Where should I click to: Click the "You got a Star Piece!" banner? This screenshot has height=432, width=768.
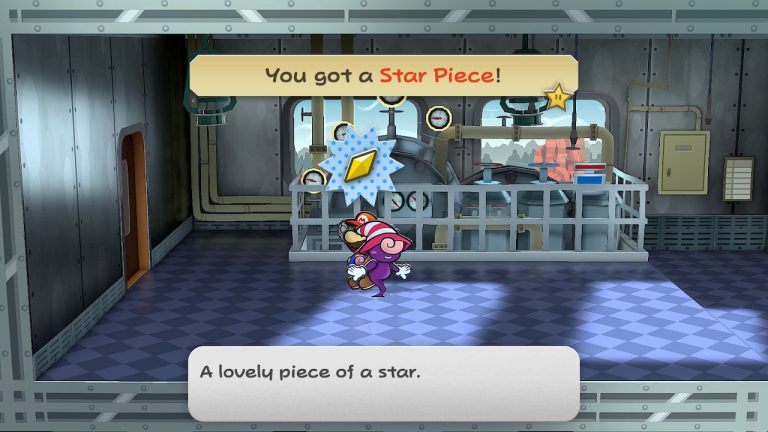pyautogui.click(x=383, y=75)
